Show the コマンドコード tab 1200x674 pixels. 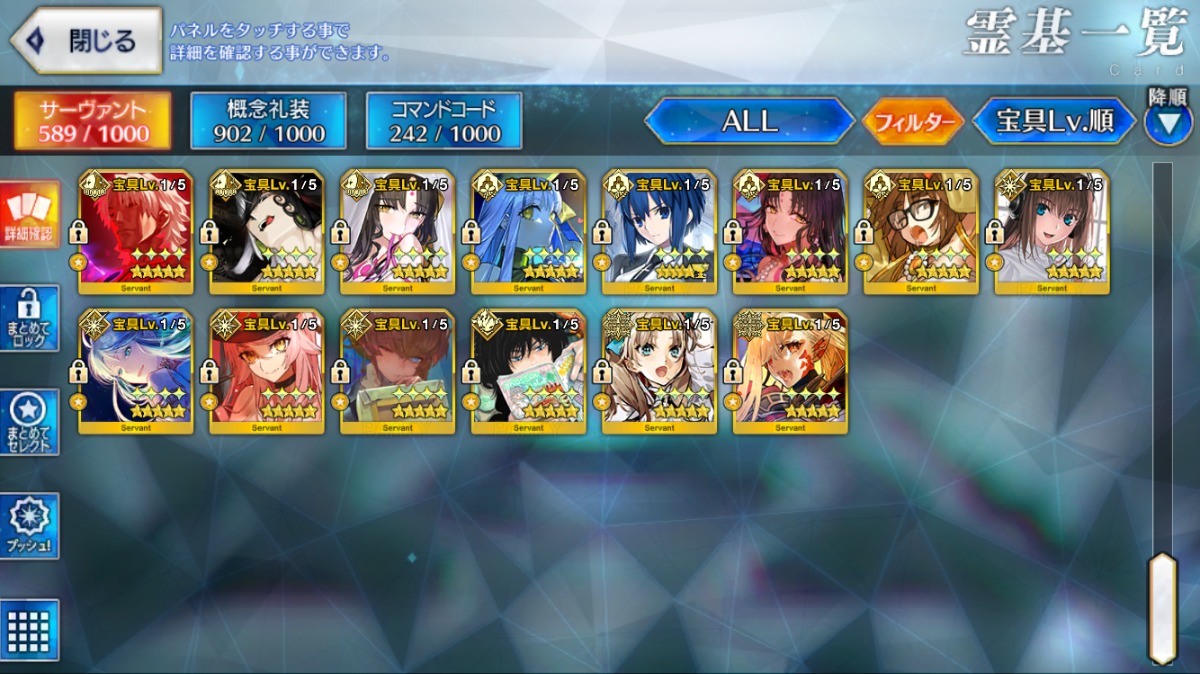(444, 121)
